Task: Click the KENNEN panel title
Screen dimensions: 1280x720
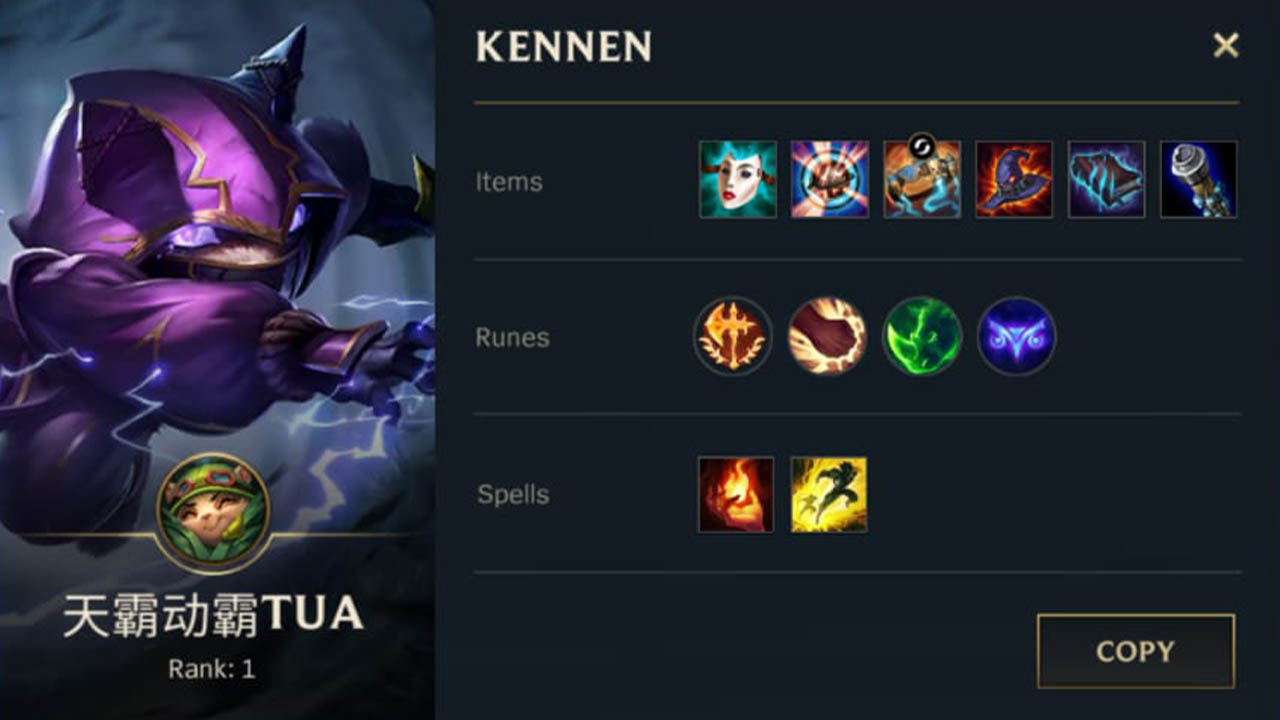Action: click(564, 47)
